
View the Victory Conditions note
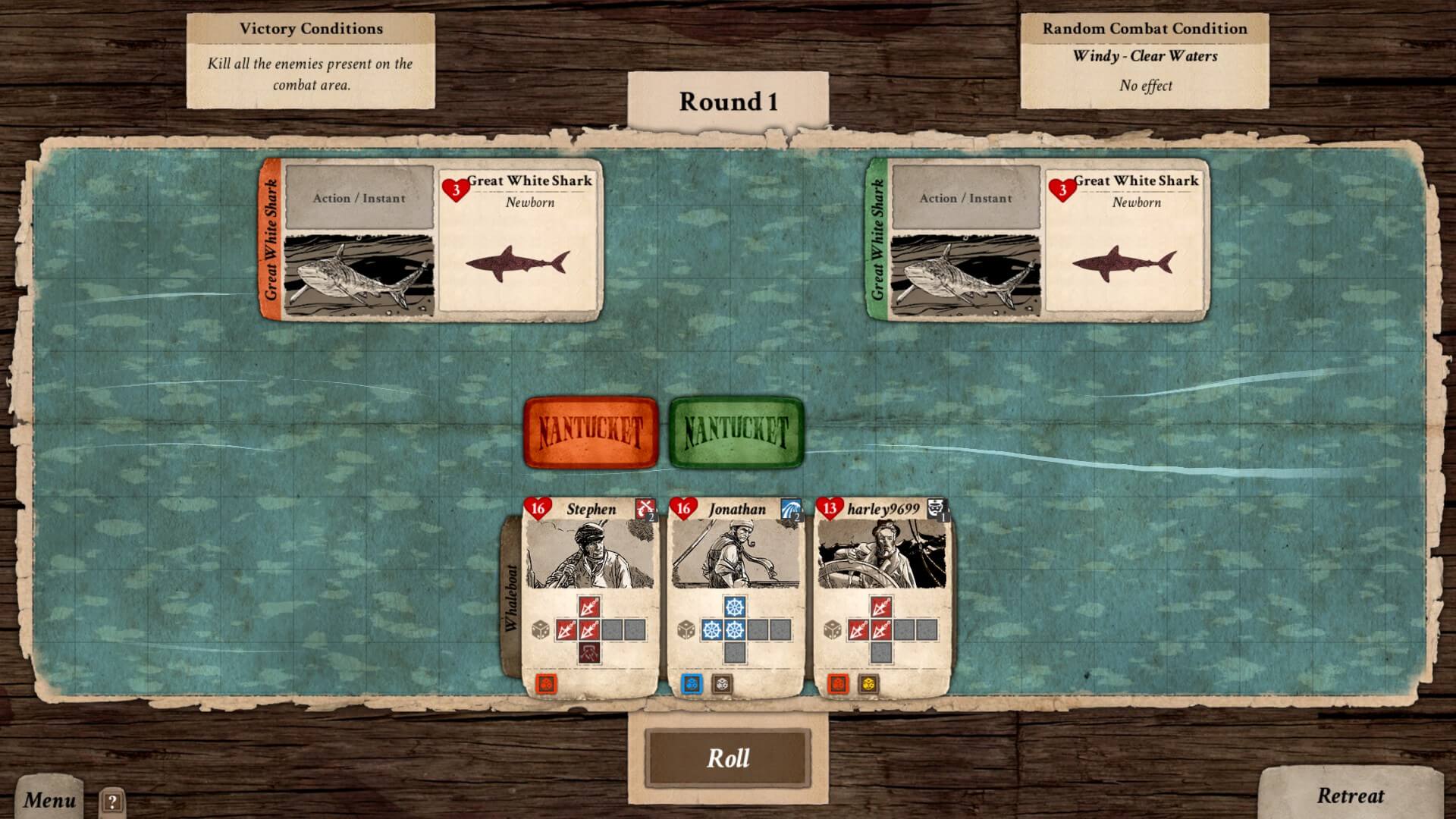click(x=311, y=61)
